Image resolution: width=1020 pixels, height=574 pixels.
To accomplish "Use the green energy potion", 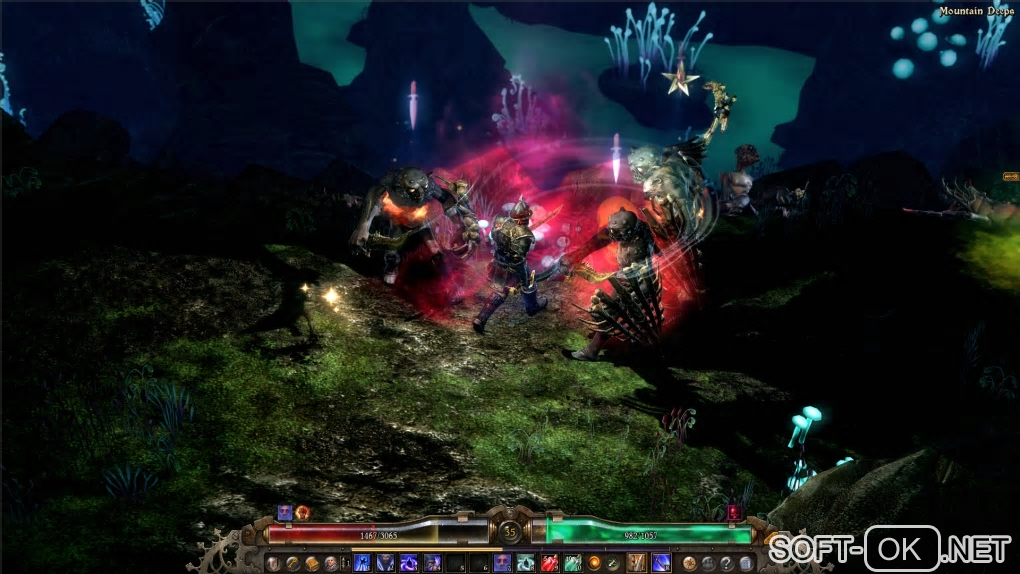I will (x=572, y=563).
